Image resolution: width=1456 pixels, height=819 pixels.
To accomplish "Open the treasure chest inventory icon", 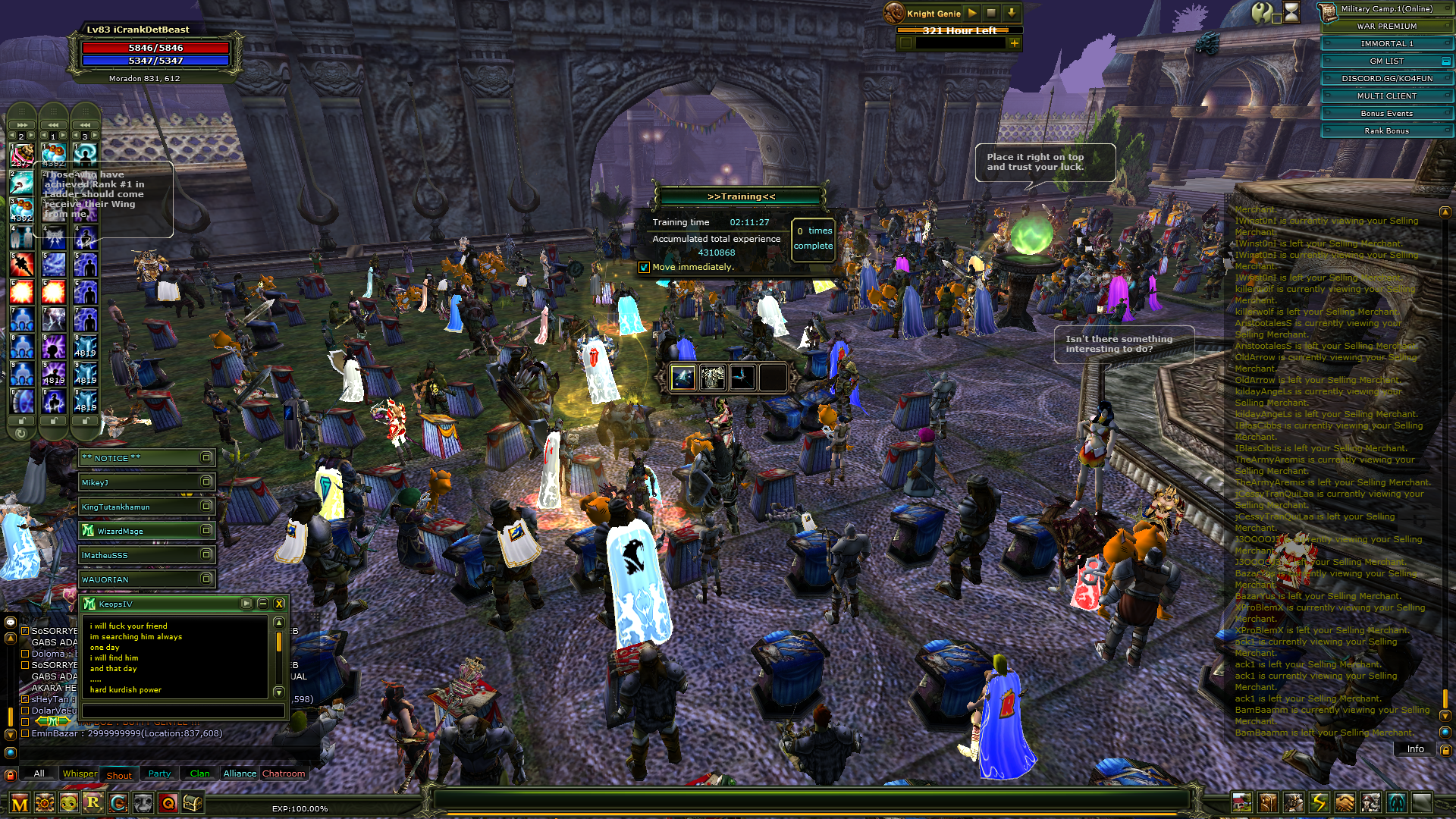I will [x=193, y=802].
